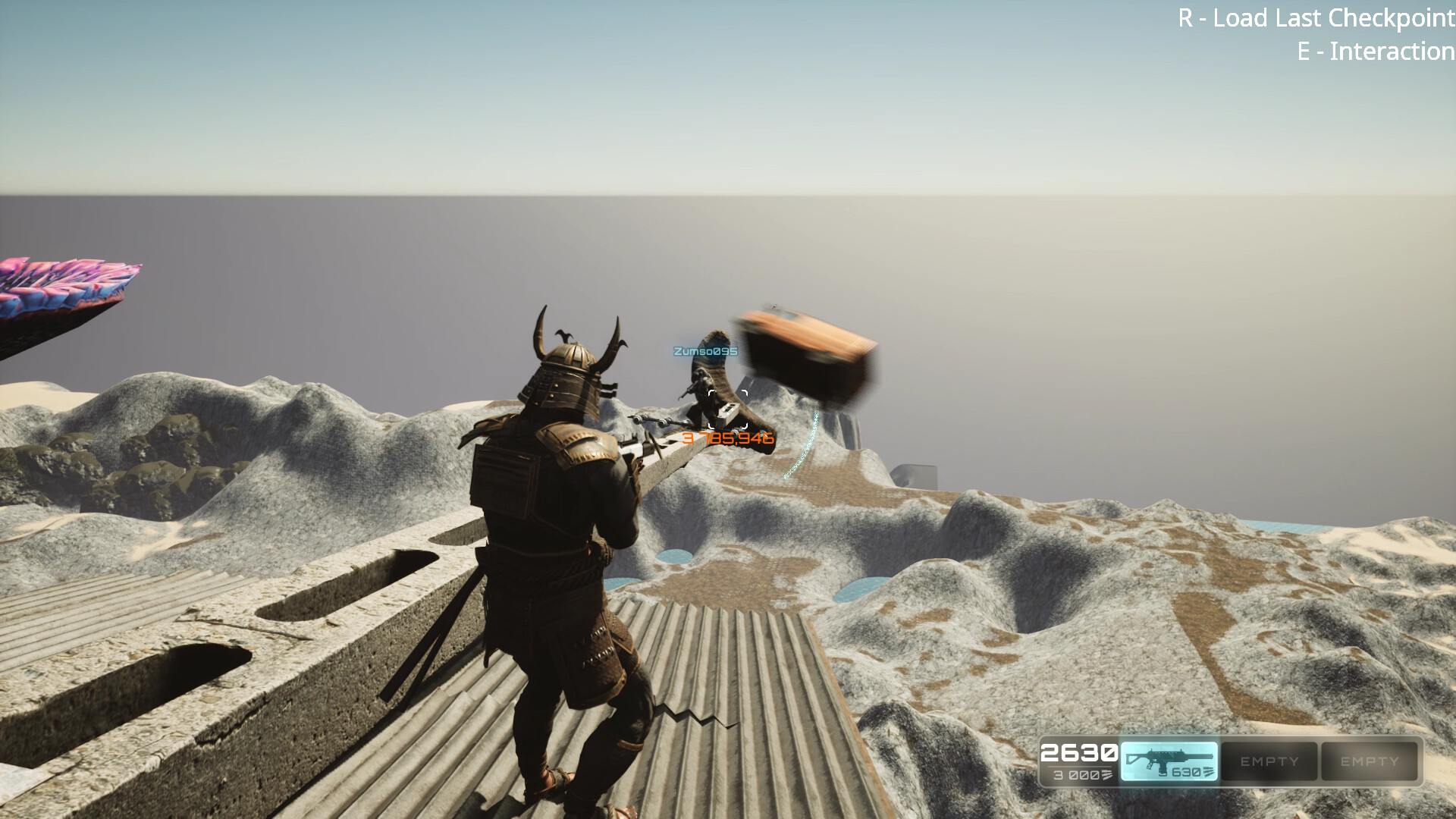Select the first EMPTY weapon slot
Screen dimensions: 1456x819
pyautogui.click(x=1268, y=761)
